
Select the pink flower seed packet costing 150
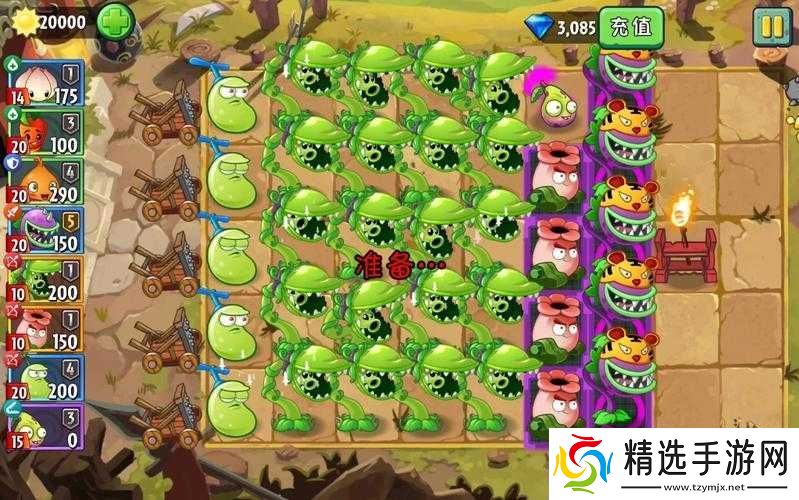(x=43, y=328)
